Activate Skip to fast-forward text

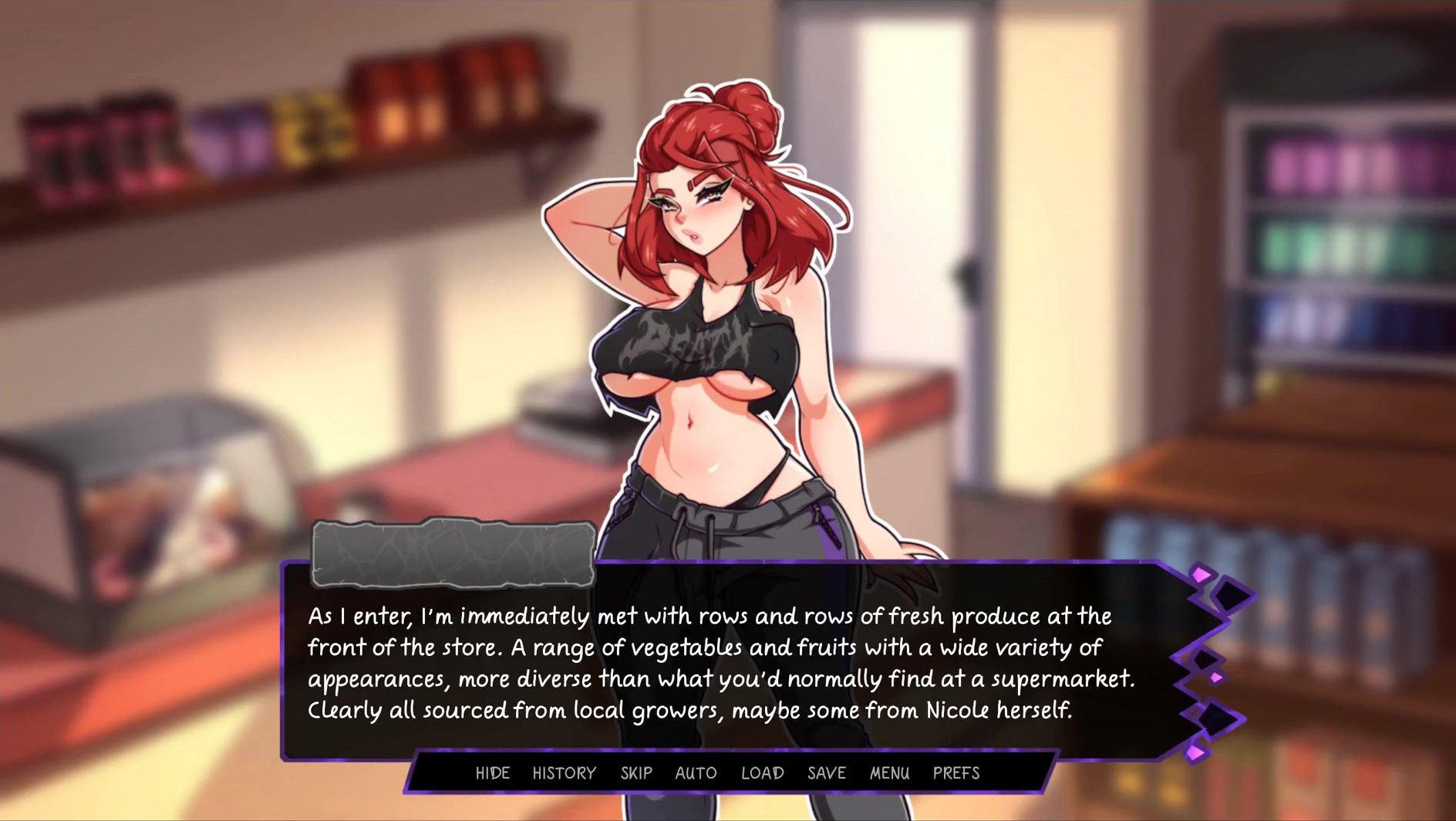(x=636, y=772)
